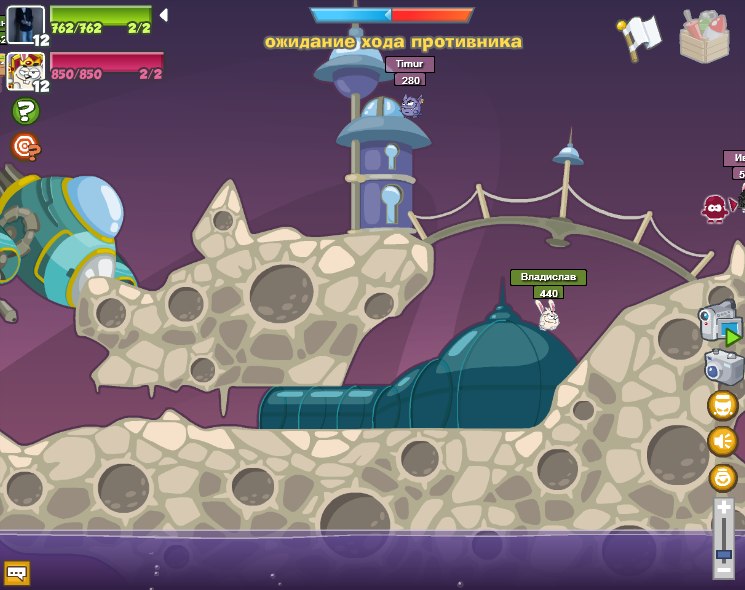745x590 pixels.
Task: Click the white surrender flag icon
Action: coord(640,36)
